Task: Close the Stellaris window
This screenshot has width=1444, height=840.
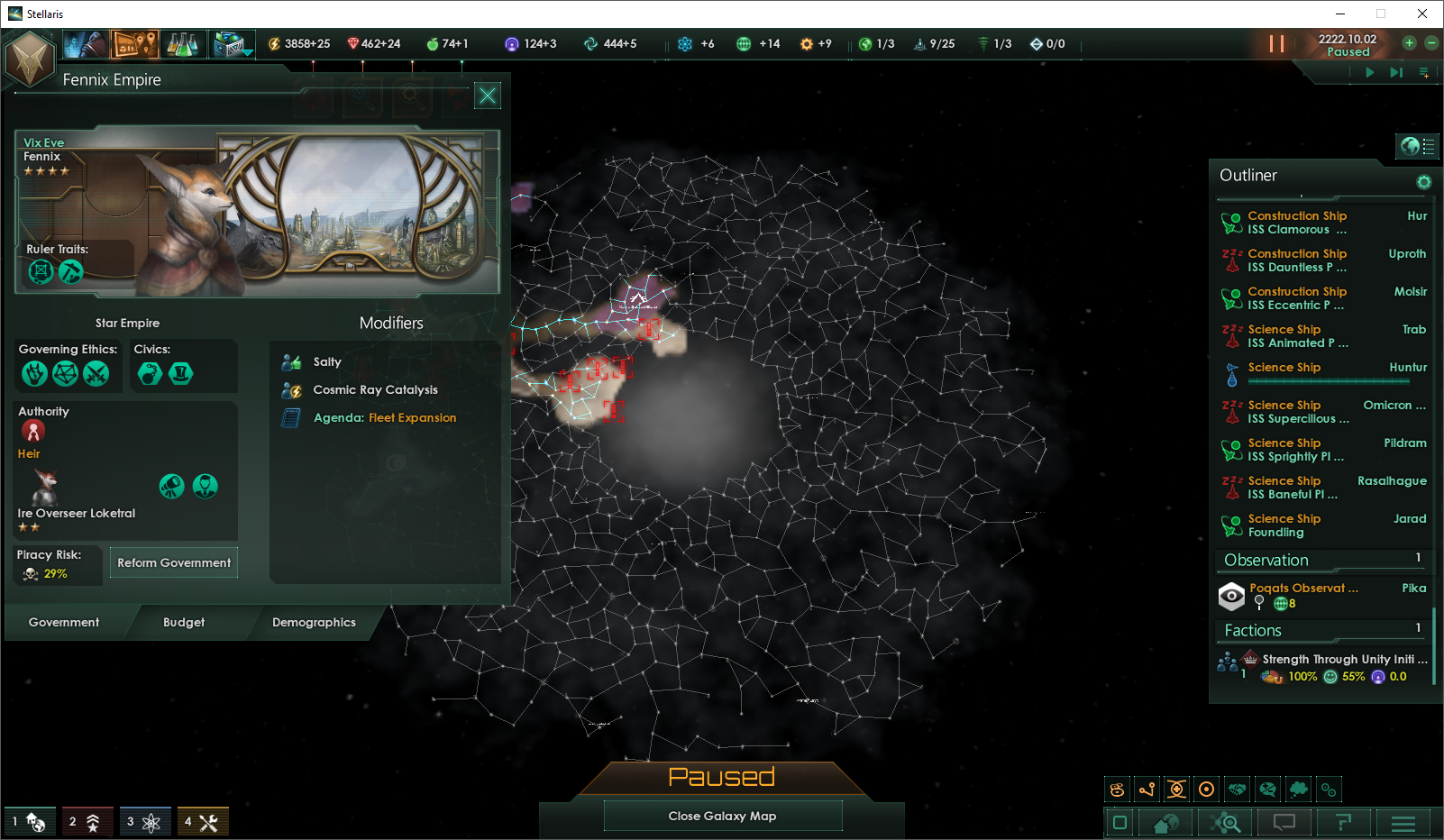Action: point(1422,14)
